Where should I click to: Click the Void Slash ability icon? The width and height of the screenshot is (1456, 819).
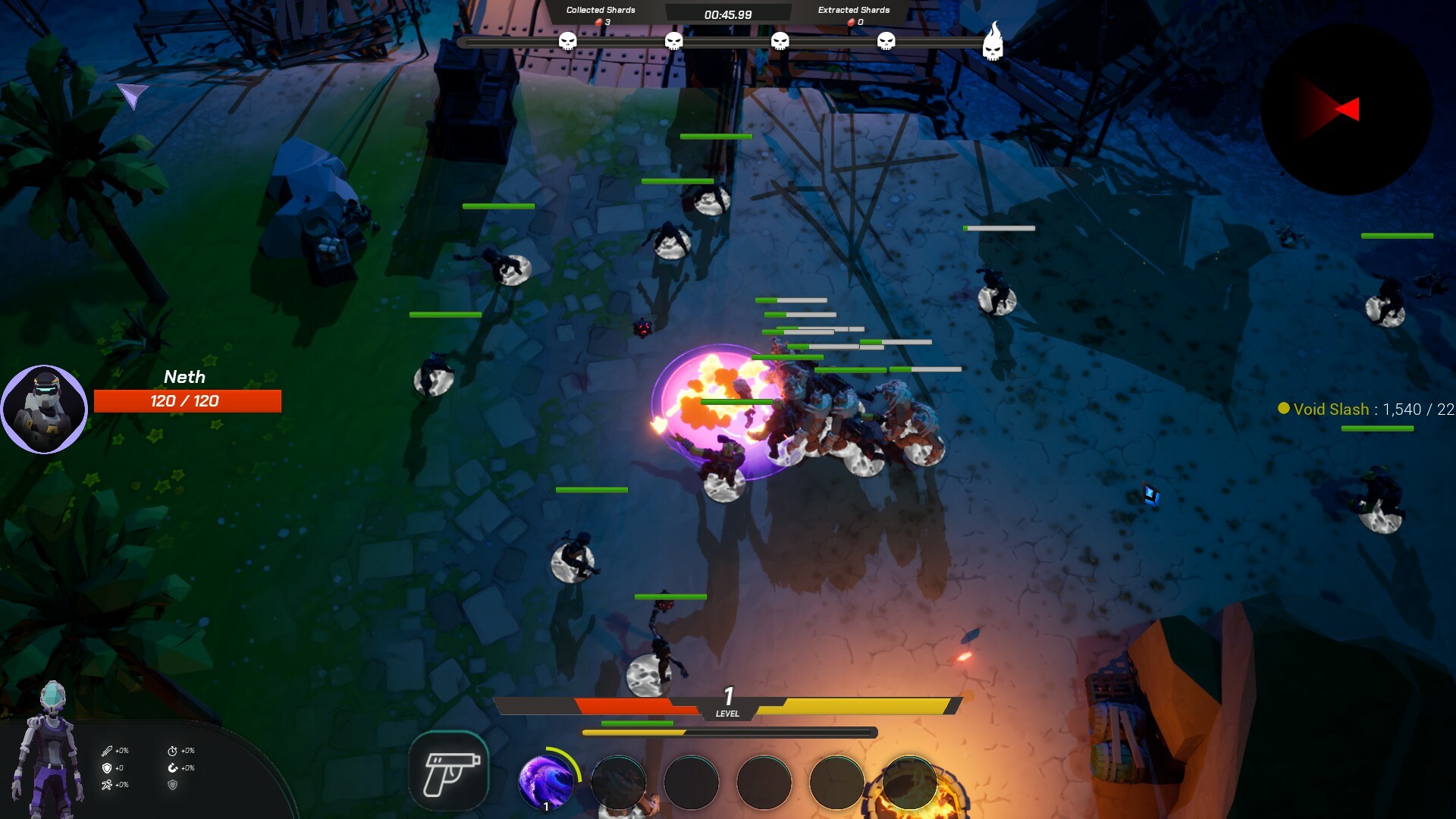click(548, 782)
